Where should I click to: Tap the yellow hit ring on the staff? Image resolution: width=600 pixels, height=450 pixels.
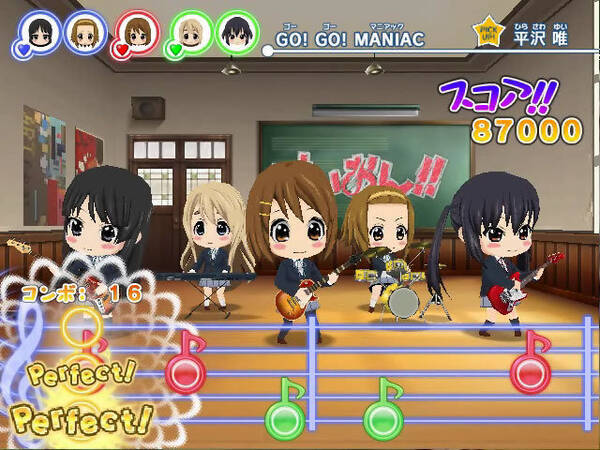(80, 326)
